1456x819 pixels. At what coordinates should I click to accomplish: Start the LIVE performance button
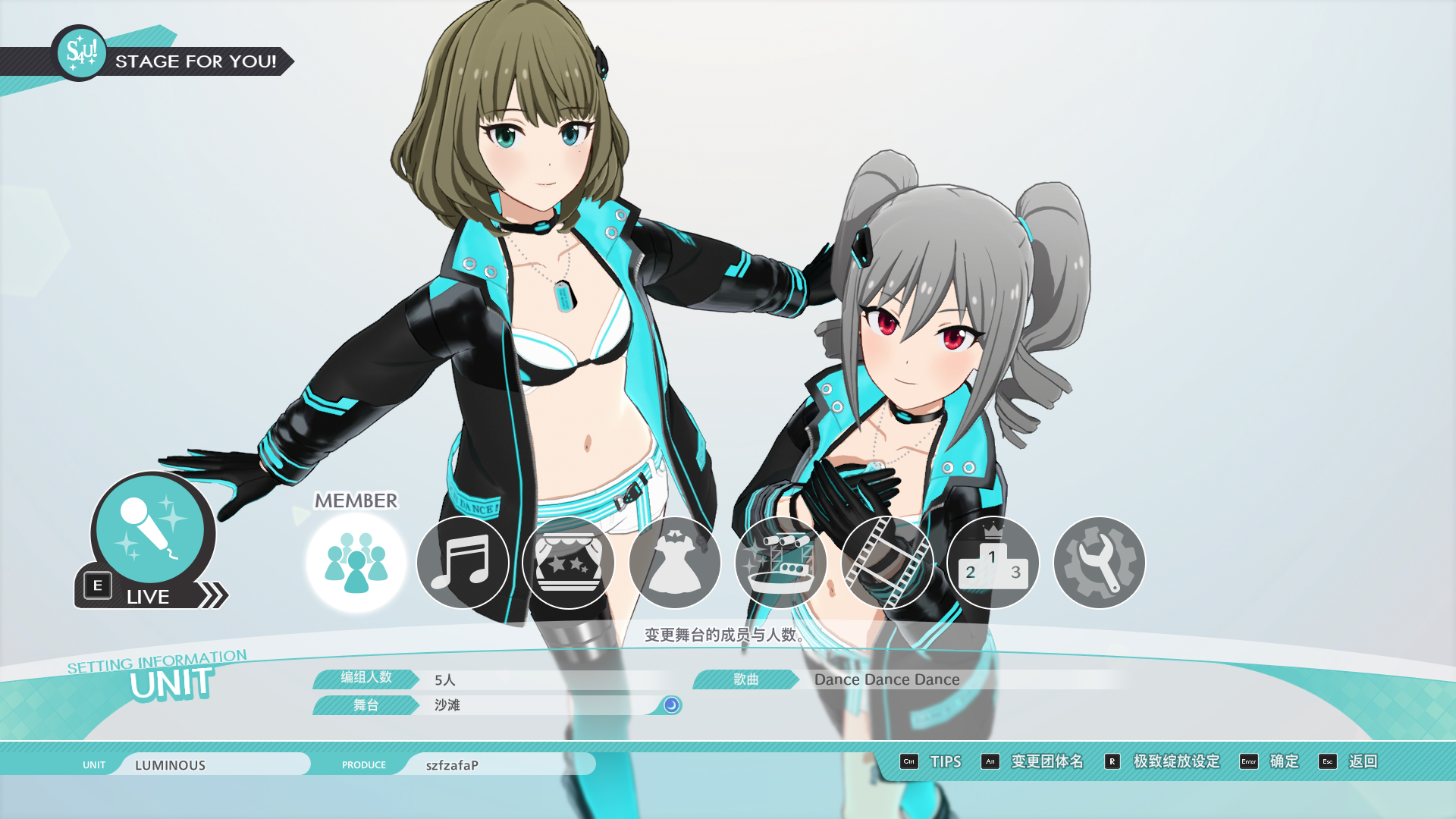(x=152, y=542)
